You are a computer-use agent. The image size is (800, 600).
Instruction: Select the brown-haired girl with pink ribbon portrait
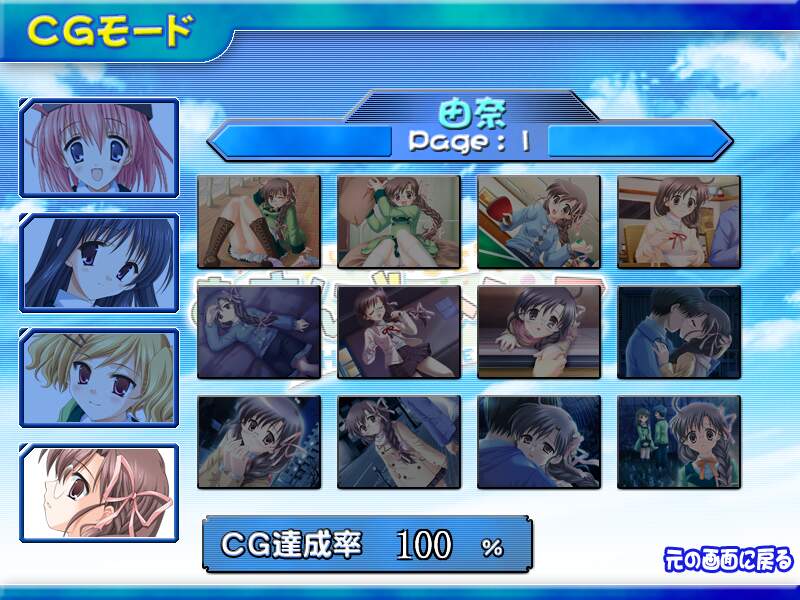[x=99, y=494]
